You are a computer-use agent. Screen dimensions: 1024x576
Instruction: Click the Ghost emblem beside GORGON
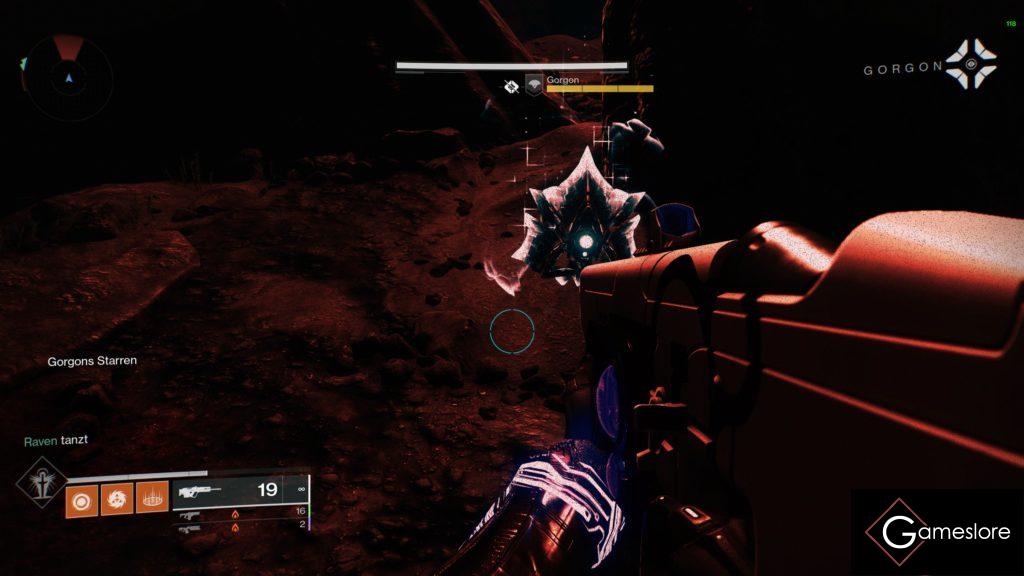click(971, 65)
